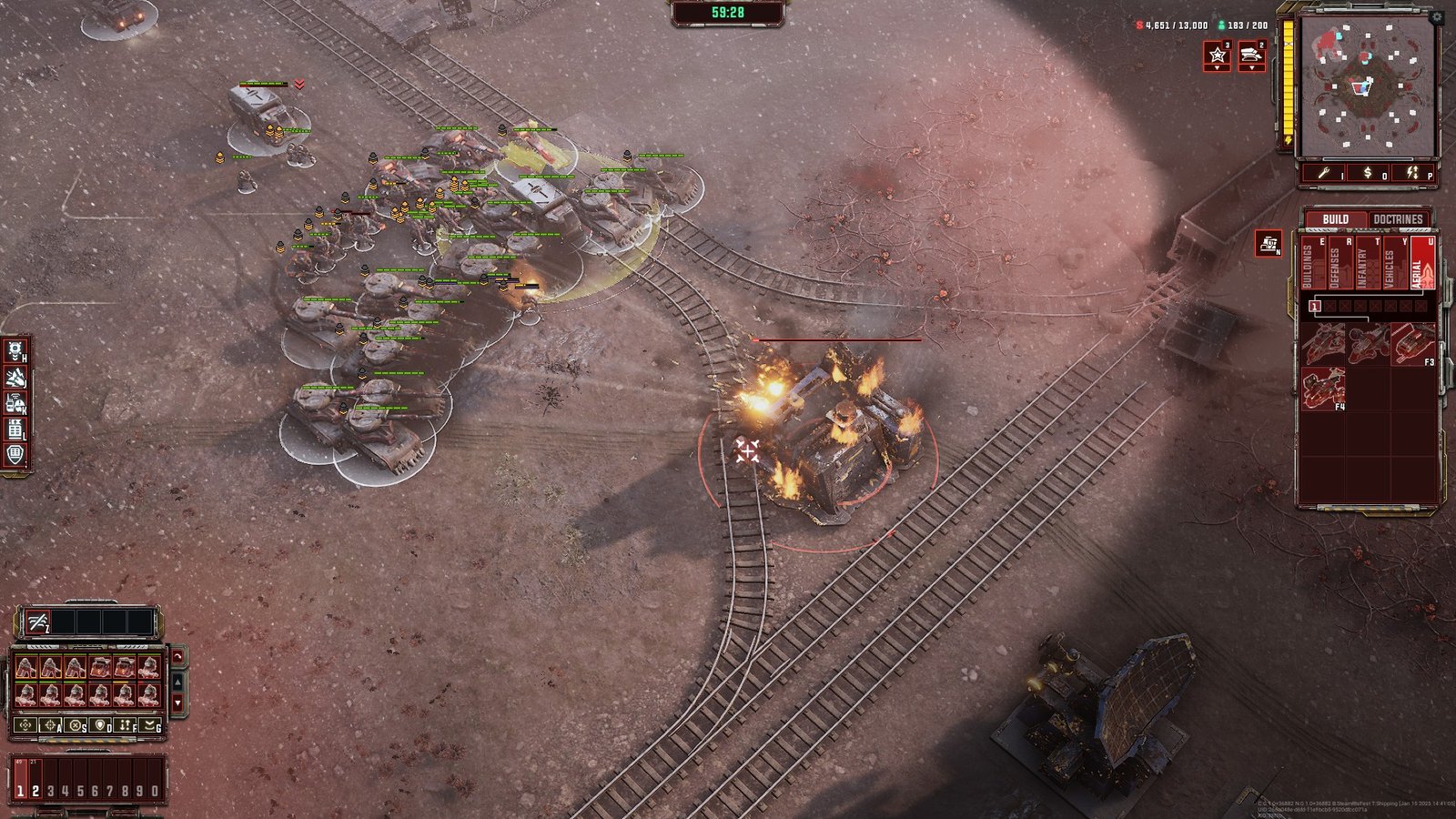
Task: Open the Build tab
Action: pos(1336,218)
